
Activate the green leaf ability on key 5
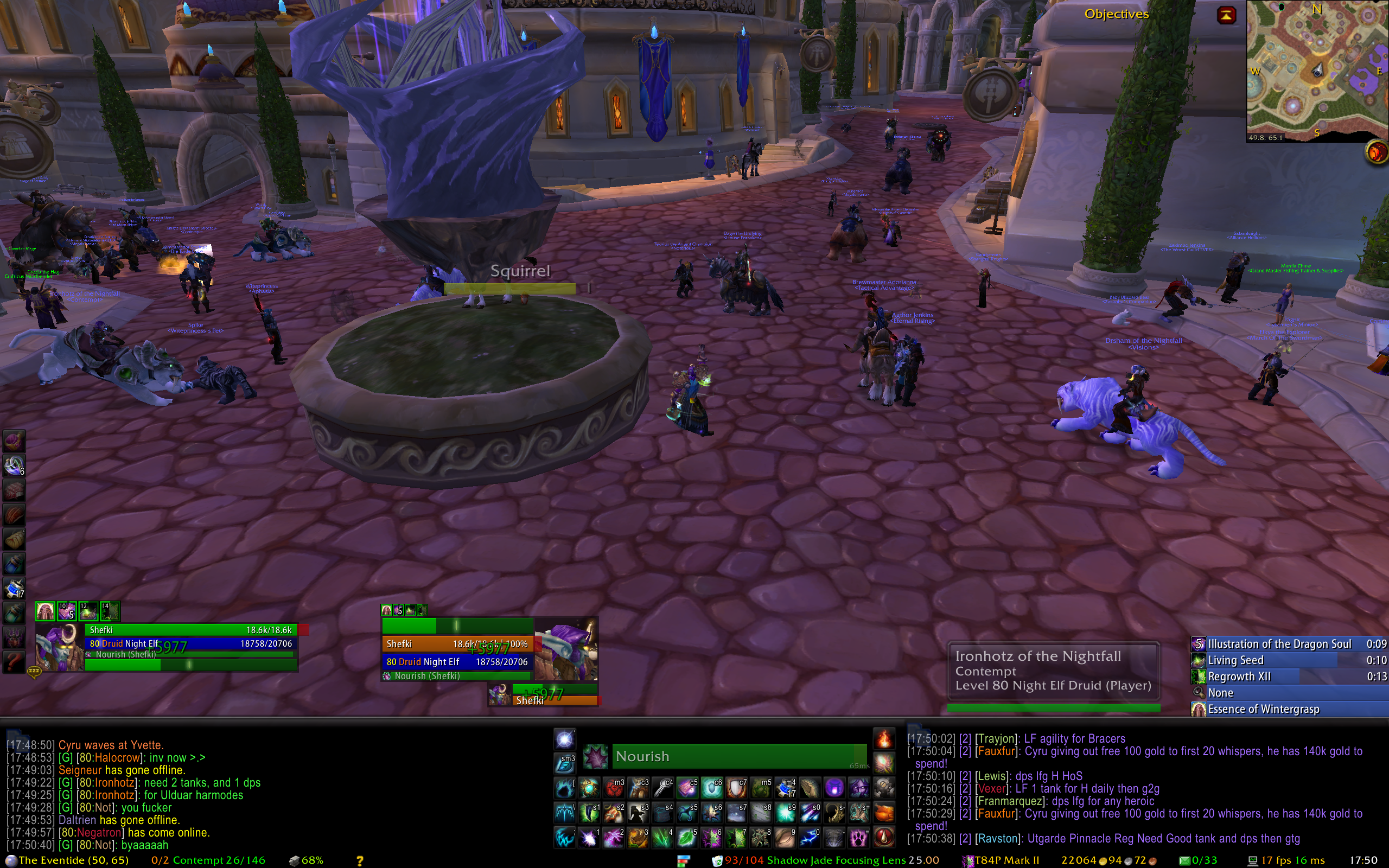(687, 838)
